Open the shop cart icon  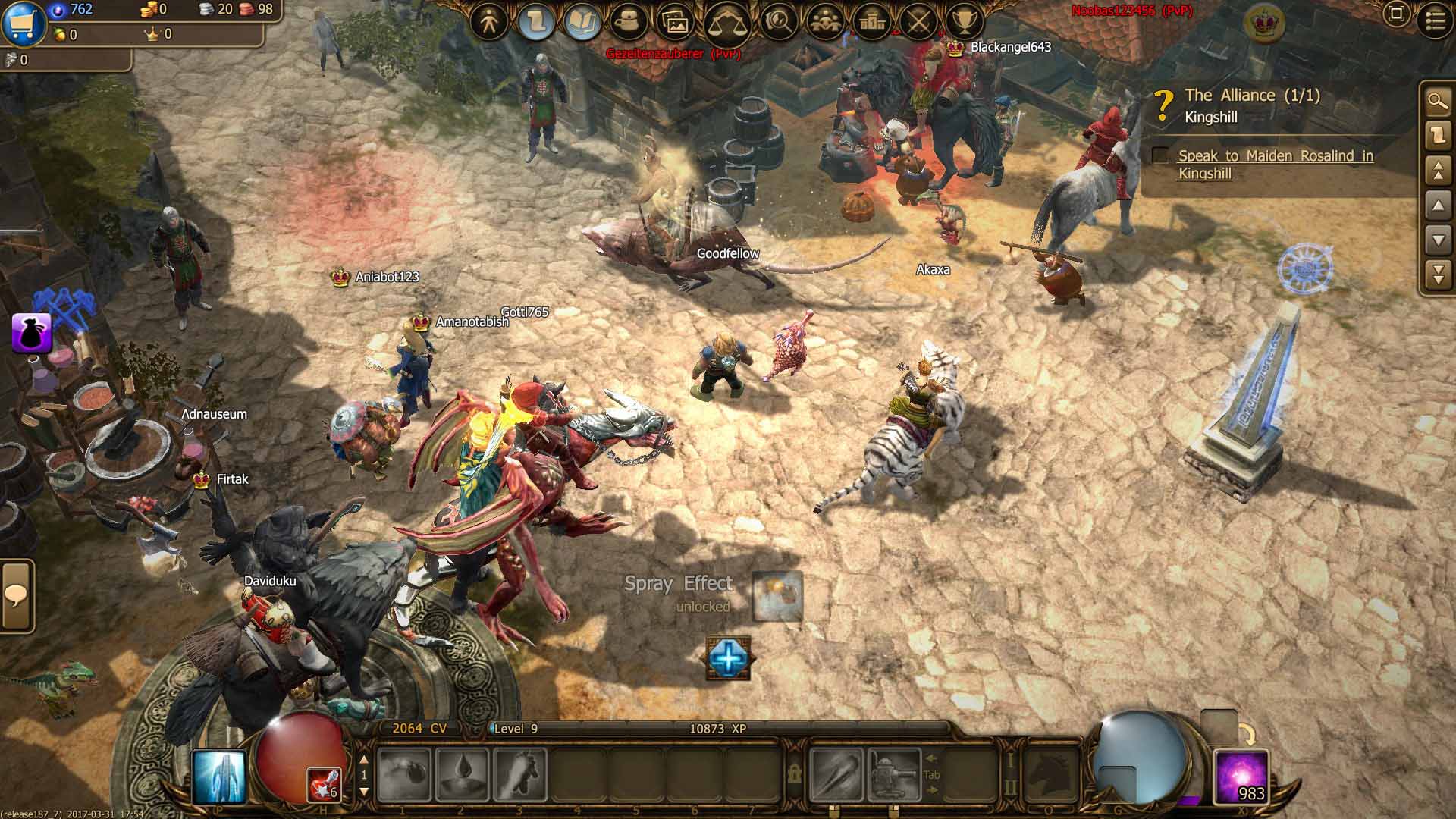point(23,23)
